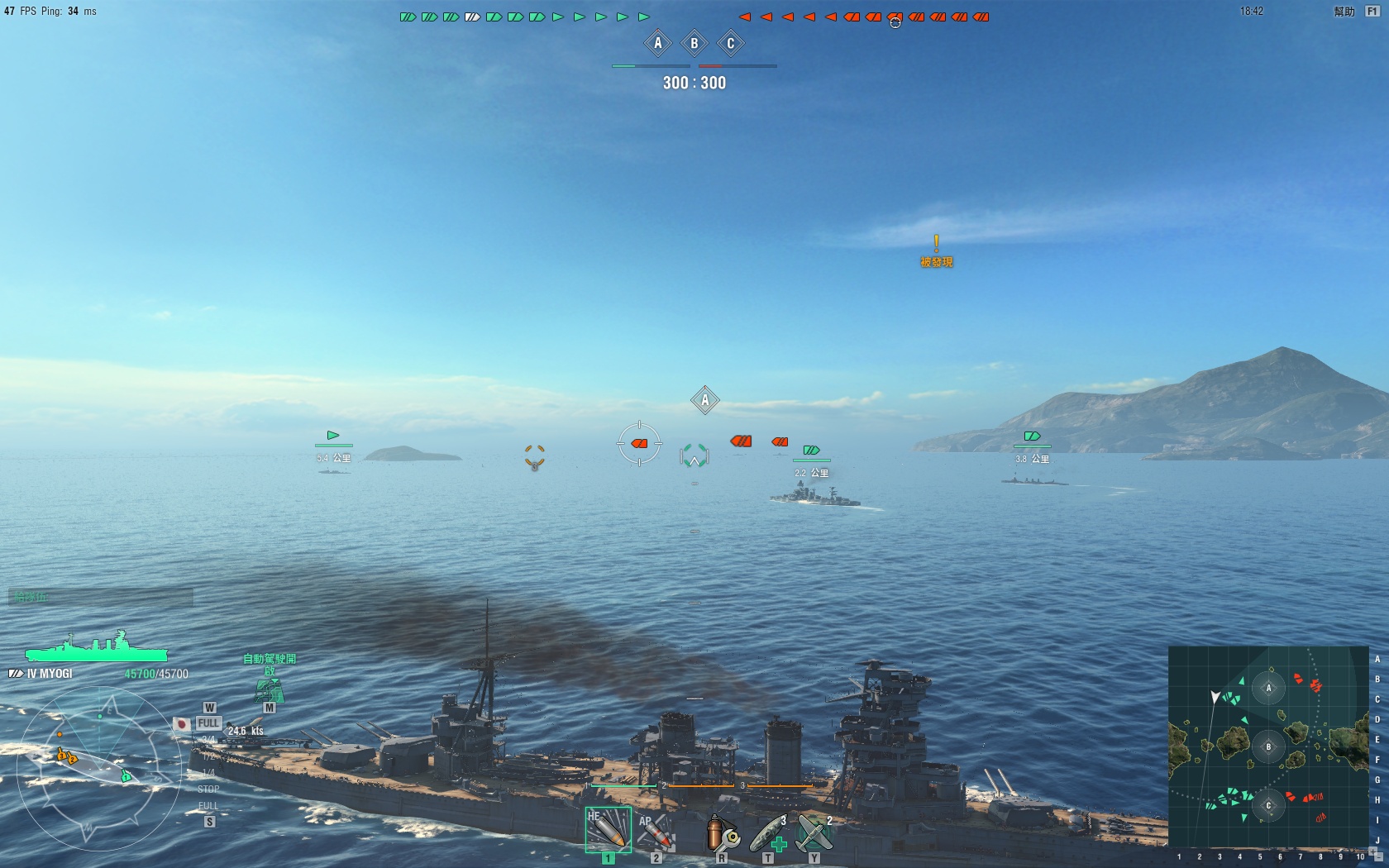Click capture point C on the minimap
Viewport: 1389px width, 868px height.
click(1268, 805)
